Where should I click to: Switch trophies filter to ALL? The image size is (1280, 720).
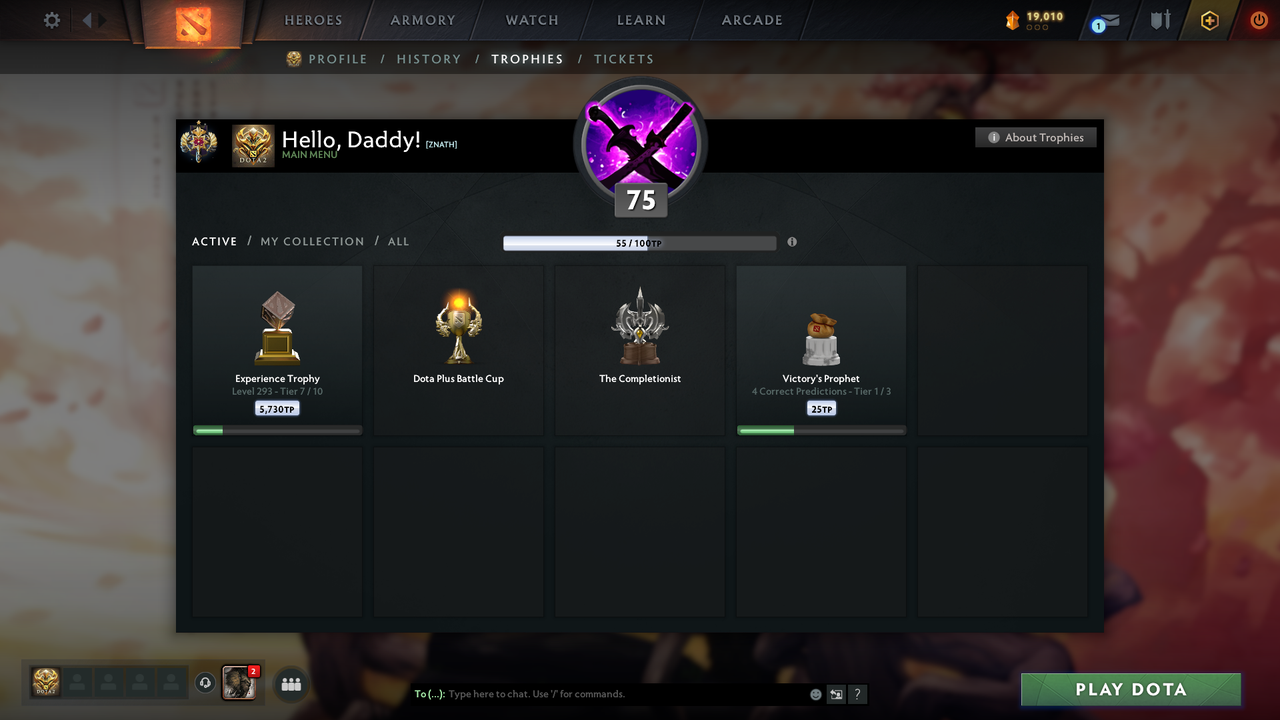(398, 241)
